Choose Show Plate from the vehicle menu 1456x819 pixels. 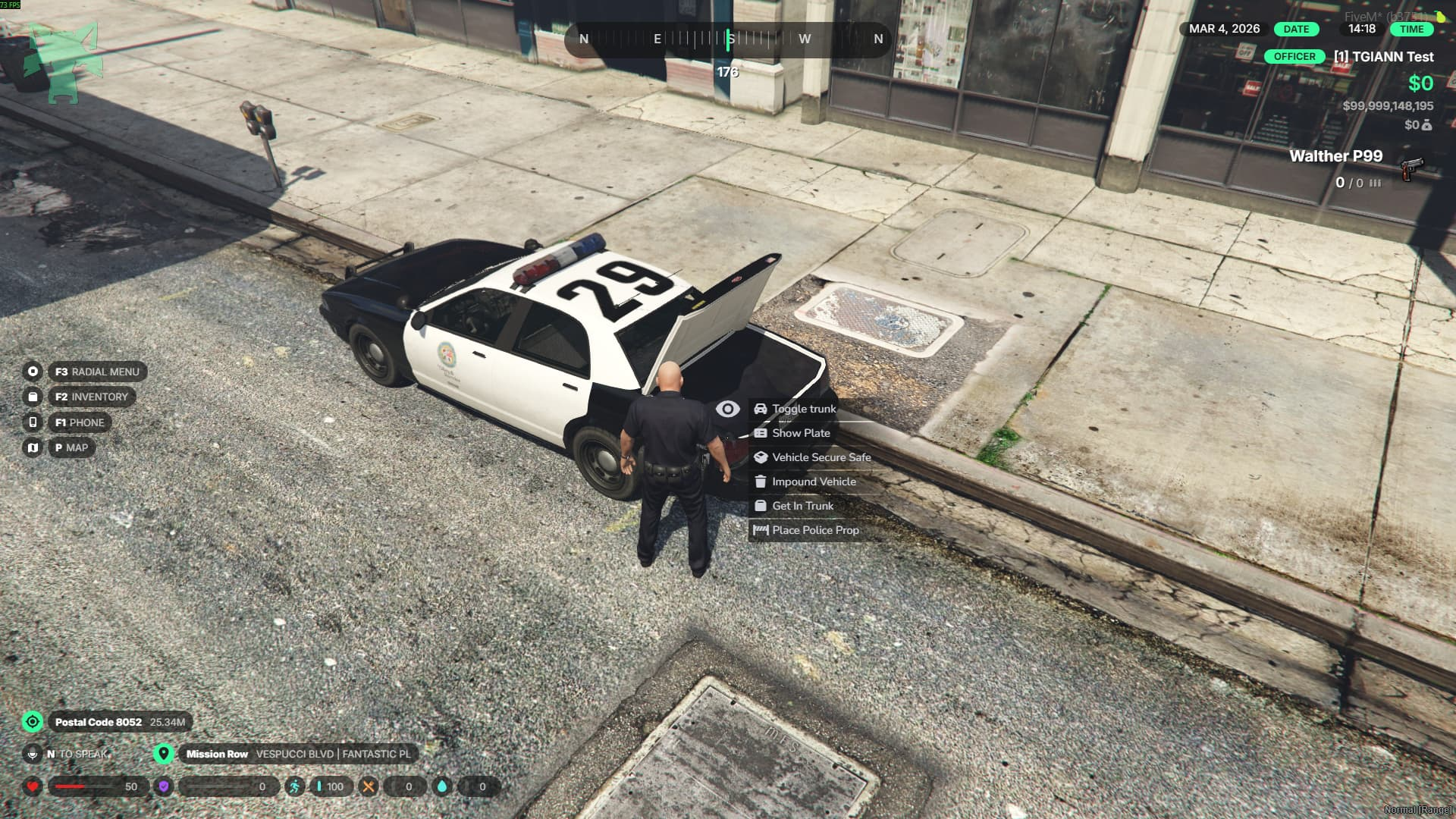[800, 433]
